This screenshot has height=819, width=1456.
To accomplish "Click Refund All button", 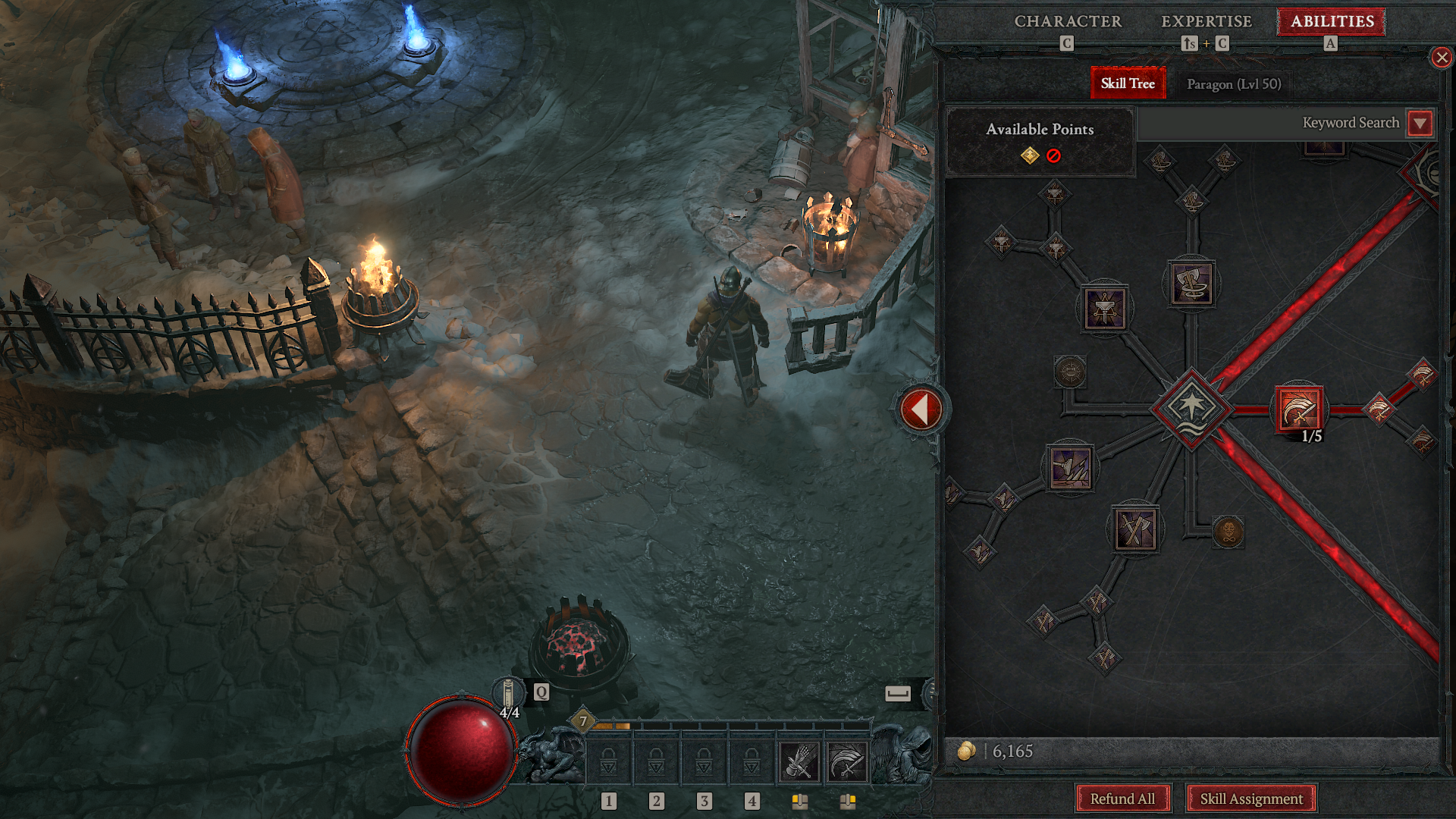I will tap(1122, 799).
